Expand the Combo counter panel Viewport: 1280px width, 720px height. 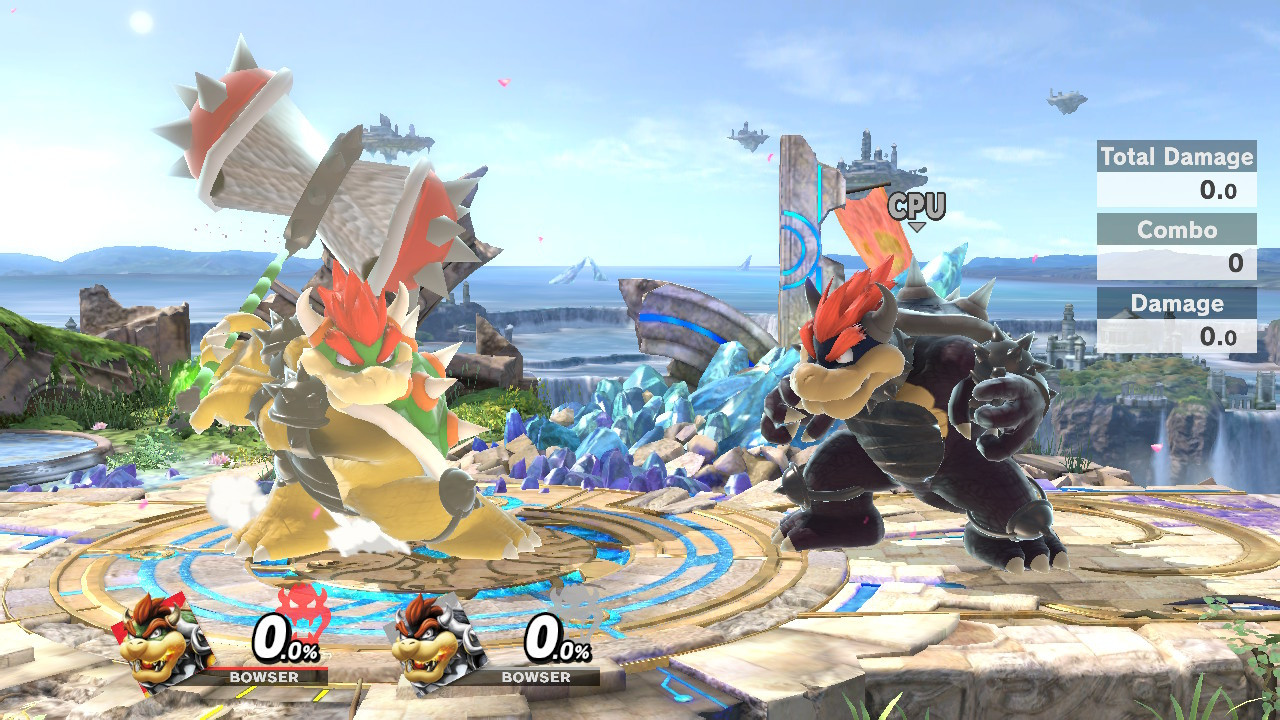coord(1176,244)
